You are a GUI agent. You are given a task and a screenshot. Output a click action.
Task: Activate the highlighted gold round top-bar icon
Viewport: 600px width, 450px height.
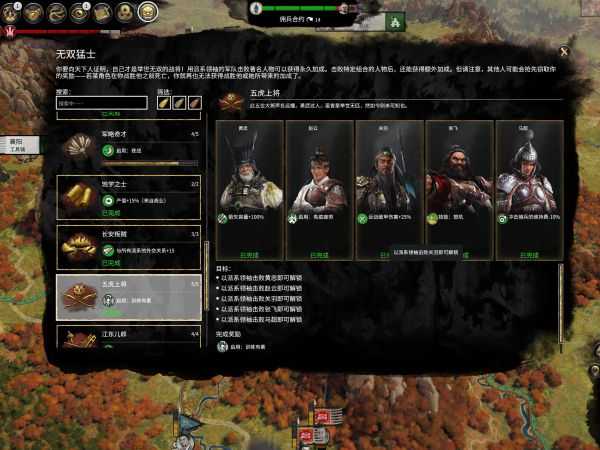click(147, 12)
